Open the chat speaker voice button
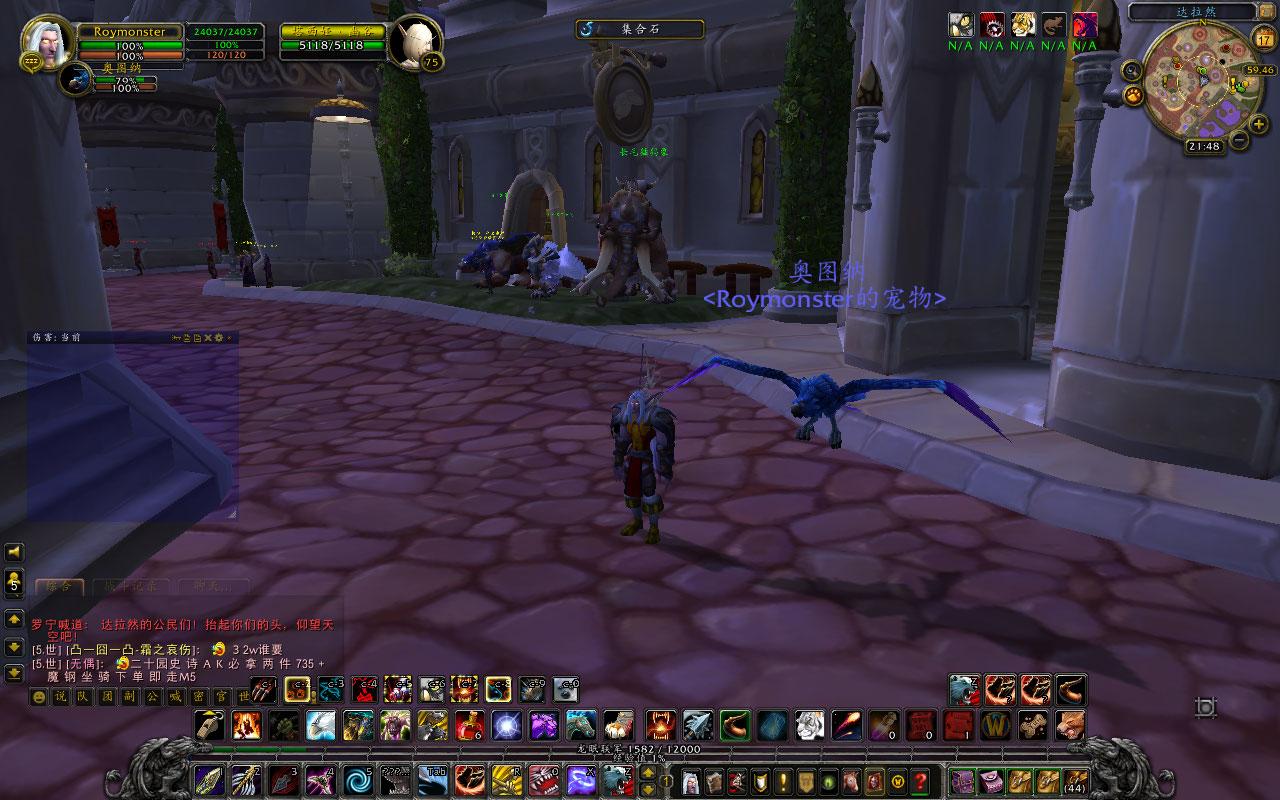 [x=15, y=552]
